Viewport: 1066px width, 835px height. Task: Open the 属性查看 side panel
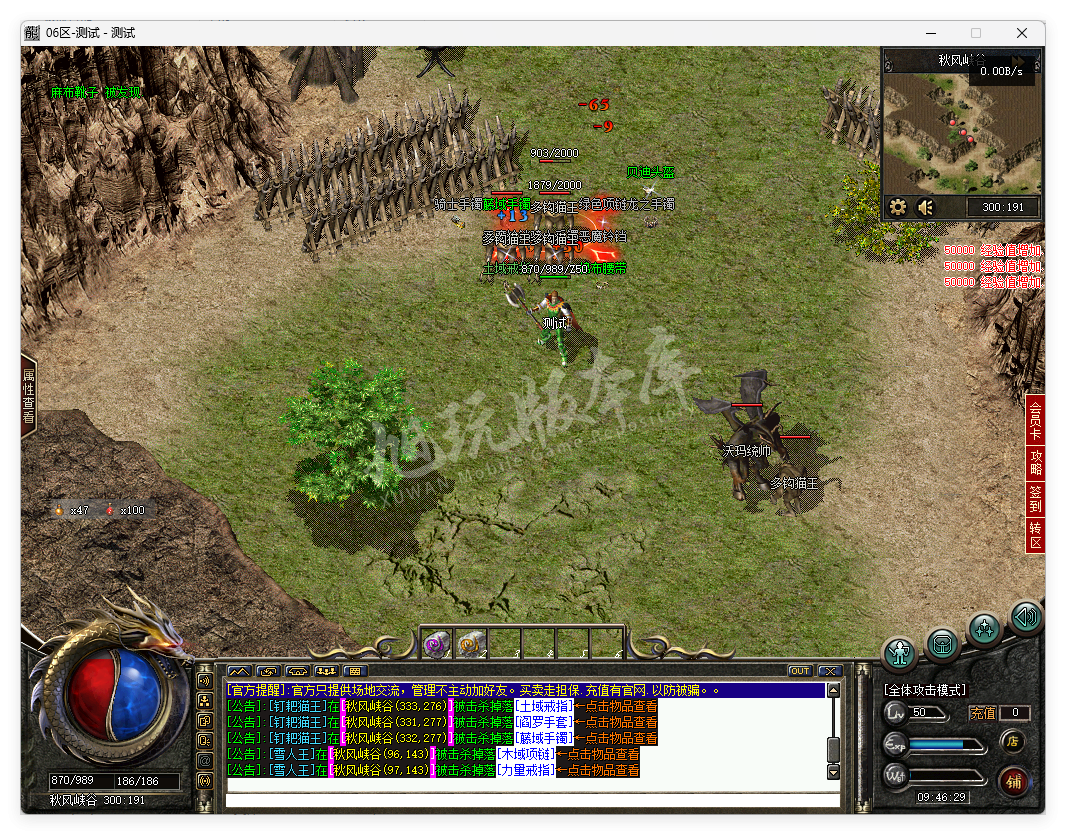click(29, 398)
